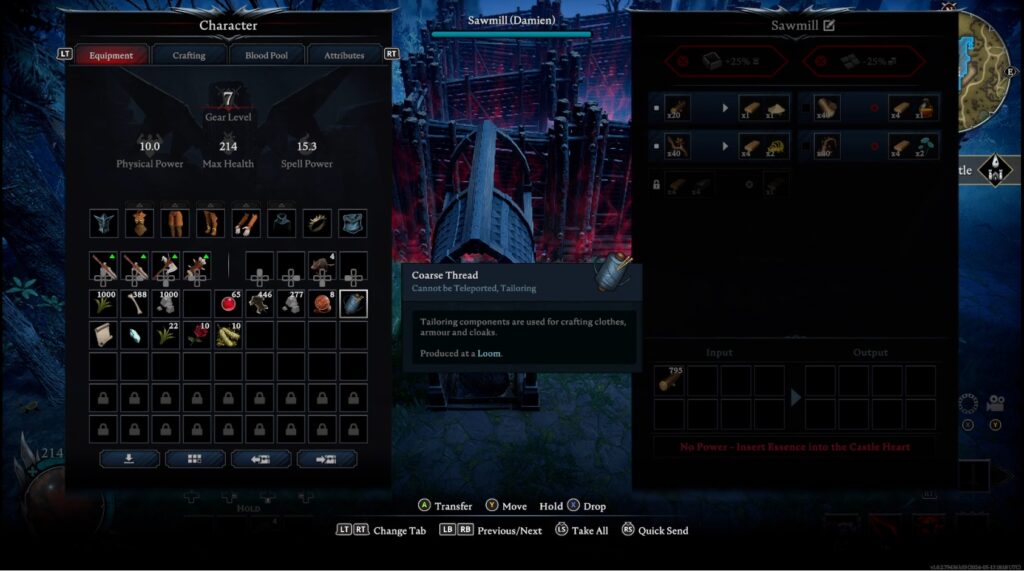Rename the Sawmill with the edit icon
This screenshot has height=571, width=1024.
829,25
